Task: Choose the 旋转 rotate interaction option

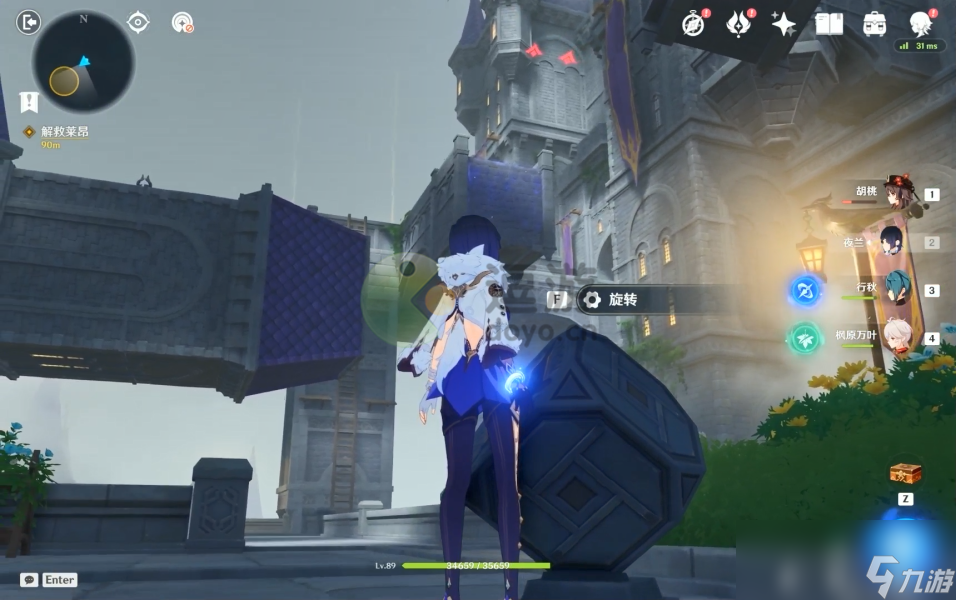Action: click(610, 299)
